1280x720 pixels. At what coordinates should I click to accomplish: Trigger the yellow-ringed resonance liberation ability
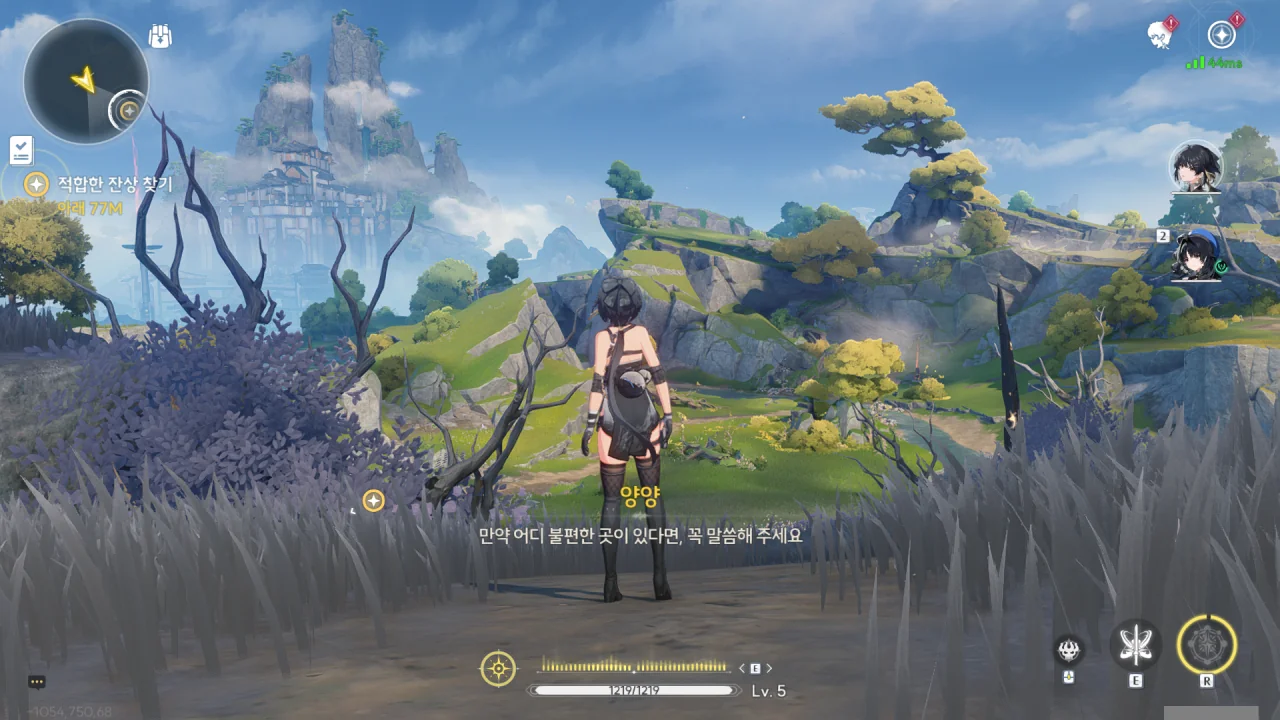(x=1206, y=644)
